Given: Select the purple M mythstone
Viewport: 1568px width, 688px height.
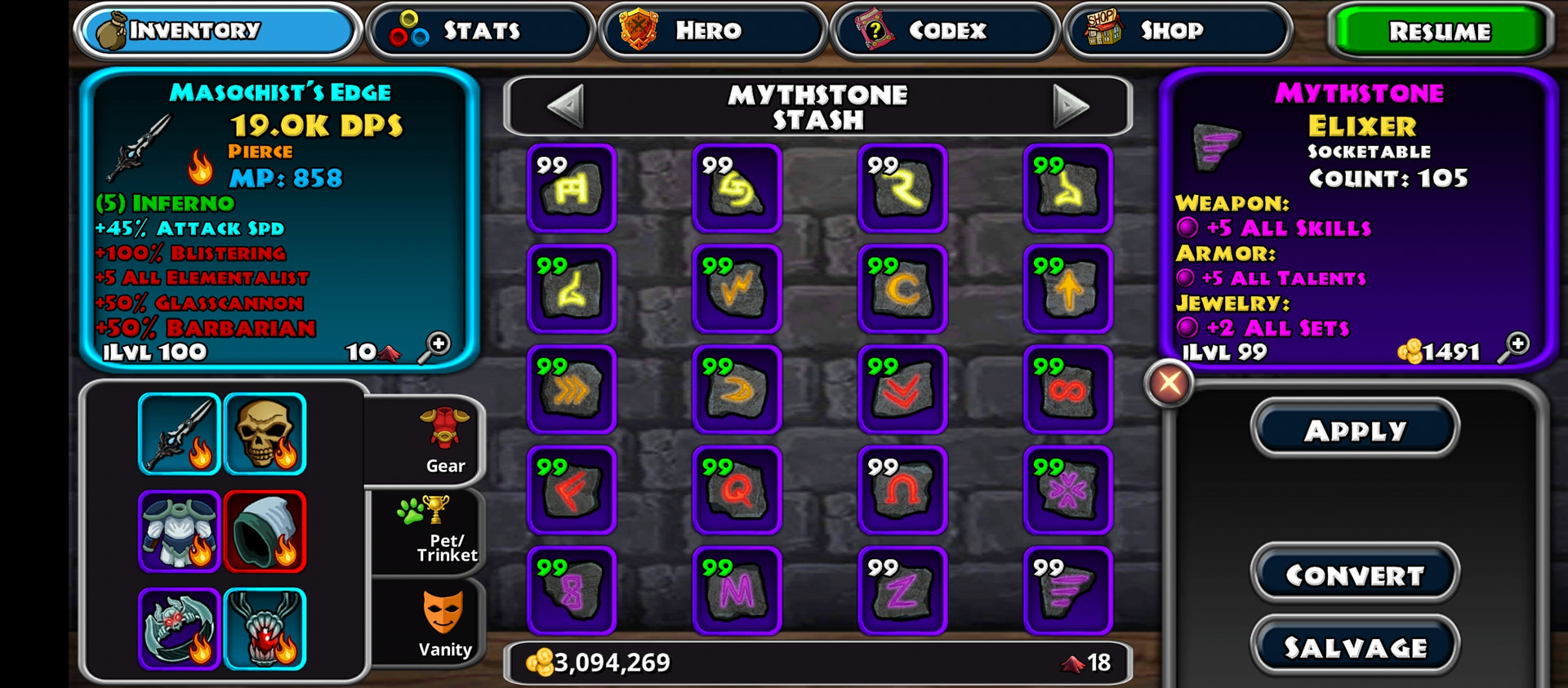Looking at the screenshot, I should [x=737, y=590].
